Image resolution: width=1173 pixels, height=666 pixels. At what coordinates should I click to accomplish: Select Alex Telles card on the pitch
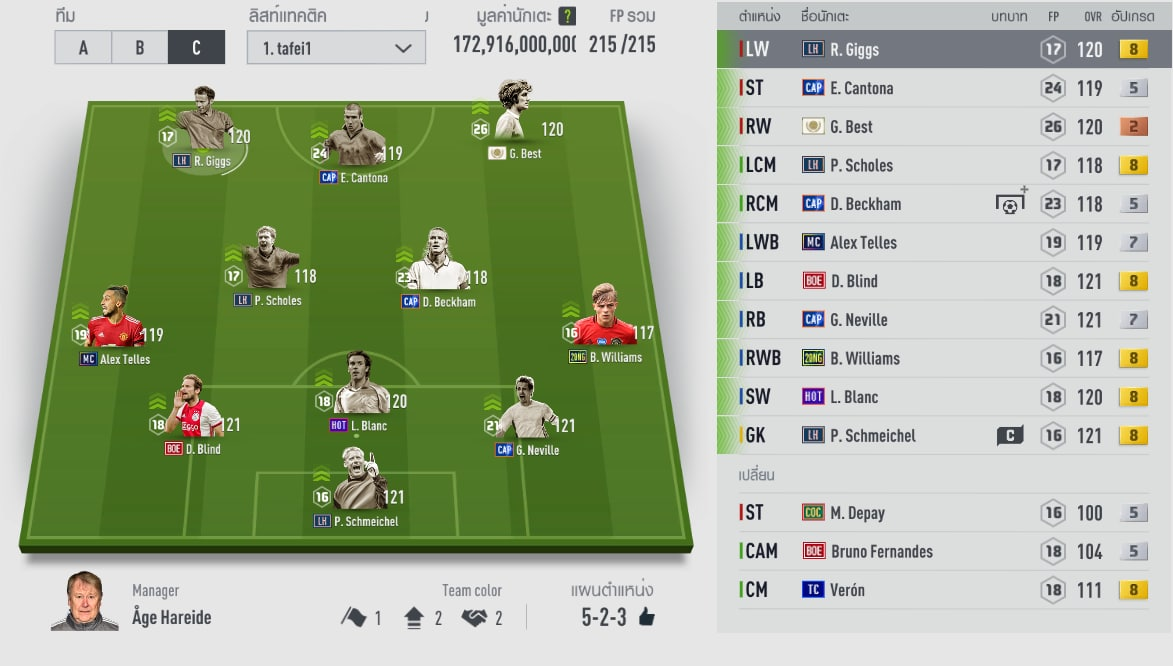tap(116, 325)
